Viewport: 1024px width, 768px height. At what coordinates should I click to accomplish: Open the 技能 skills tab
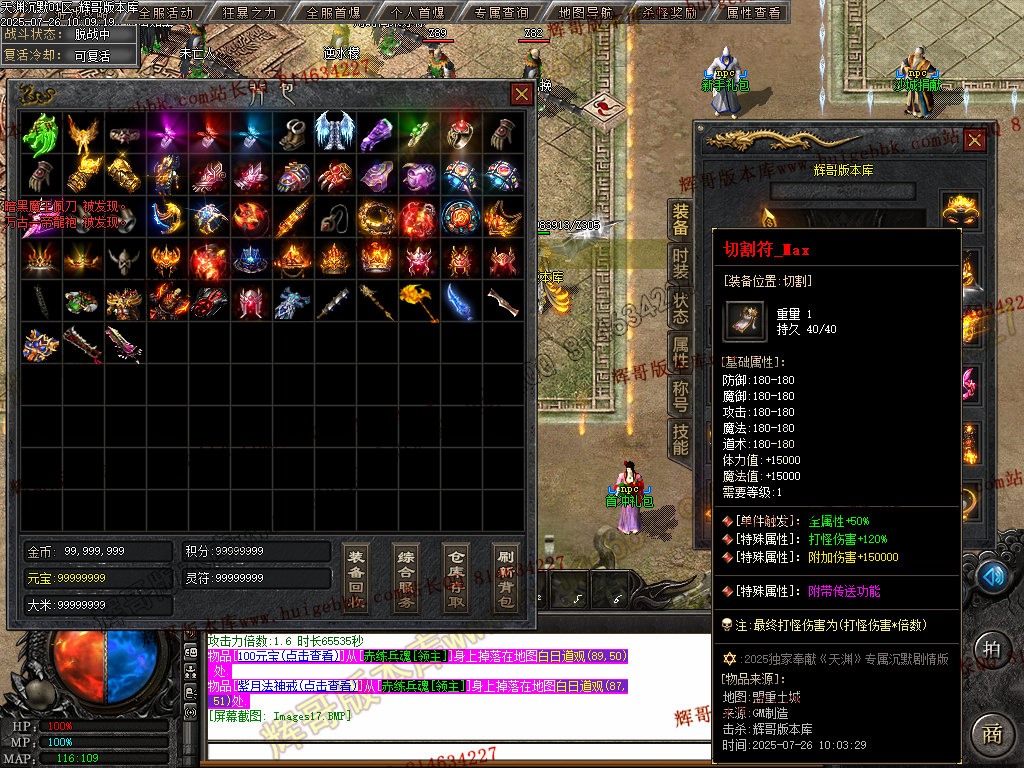[680, 439]
